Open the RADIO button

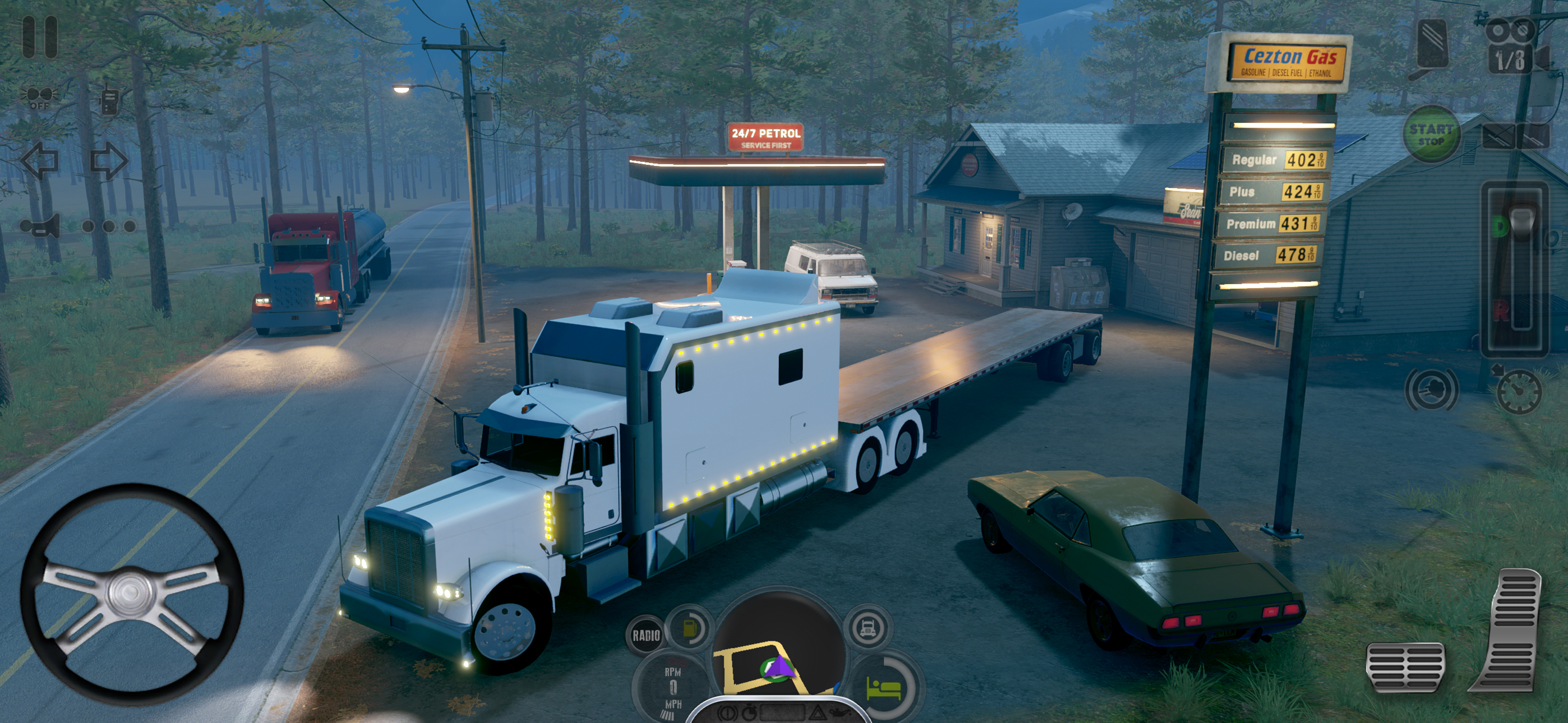pyautogui.click(x=646, y=636)
